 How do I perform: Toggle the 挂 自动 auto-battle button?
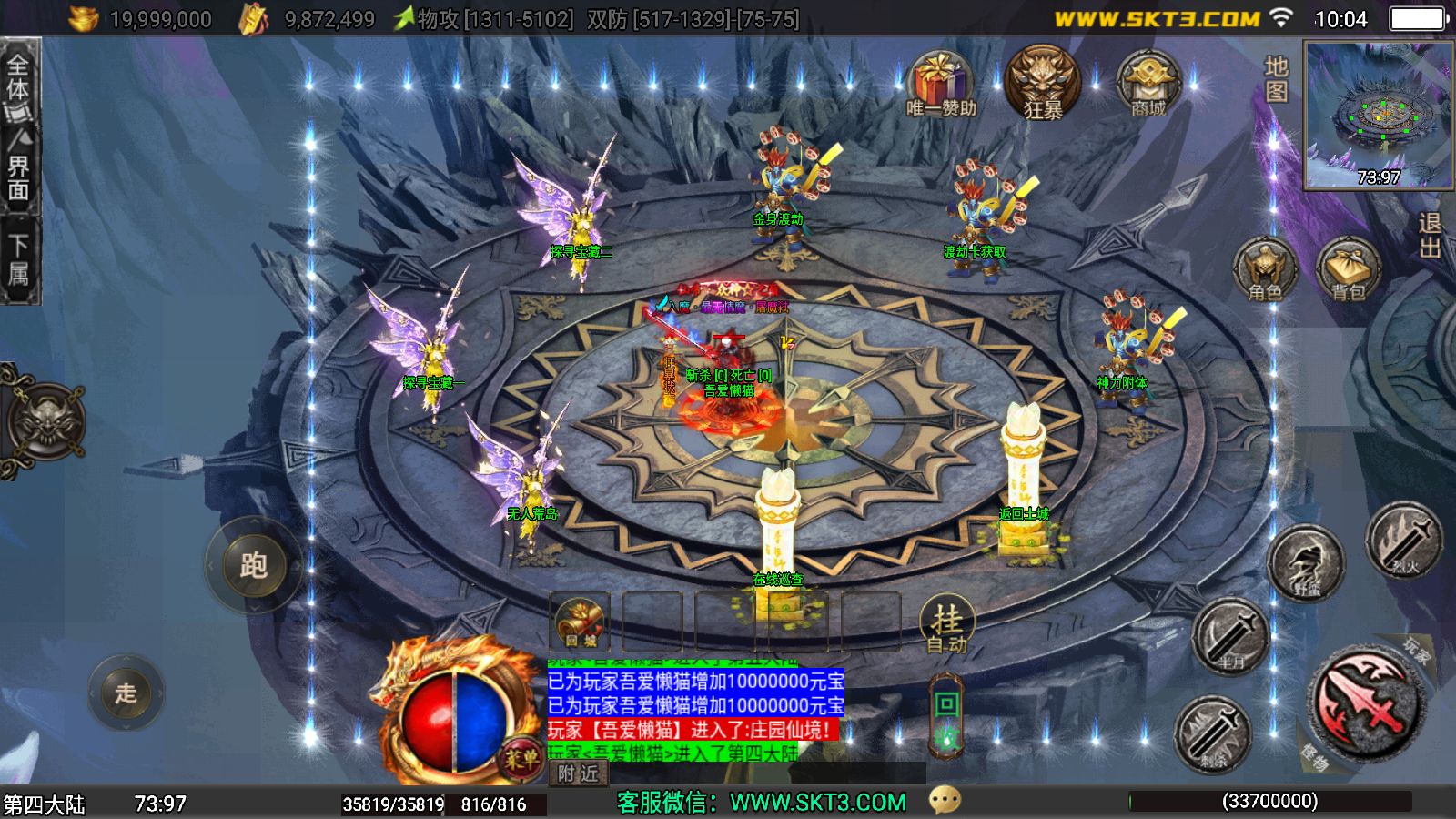[x=947, y=626]
